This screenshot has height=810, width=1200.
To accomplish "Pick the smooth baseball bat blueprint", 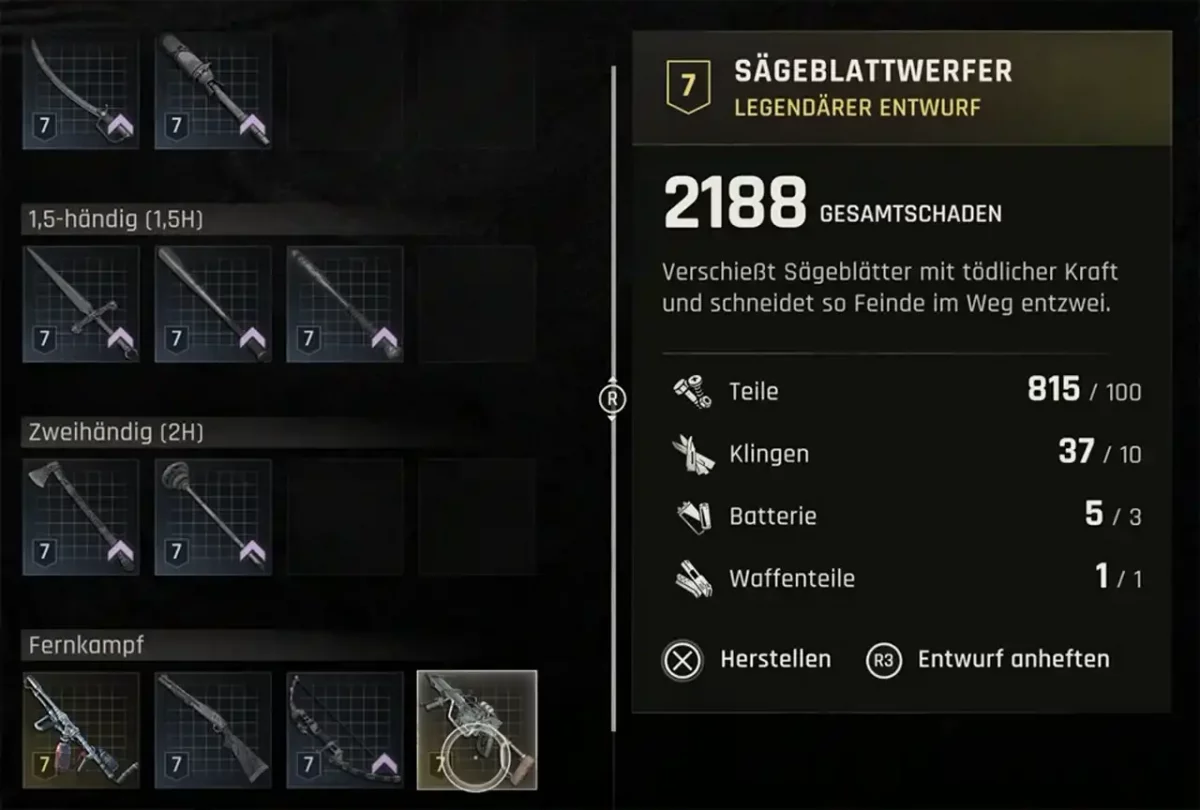I will click(x=213, y=303).
